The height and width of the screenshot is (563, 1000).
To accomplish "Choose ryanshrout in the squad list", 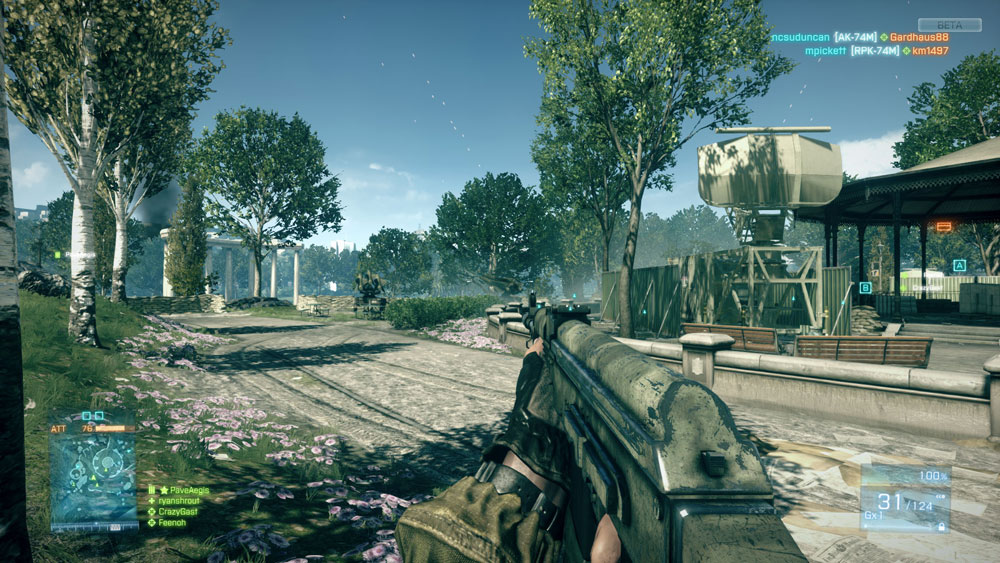I will (x=178, y=502).
